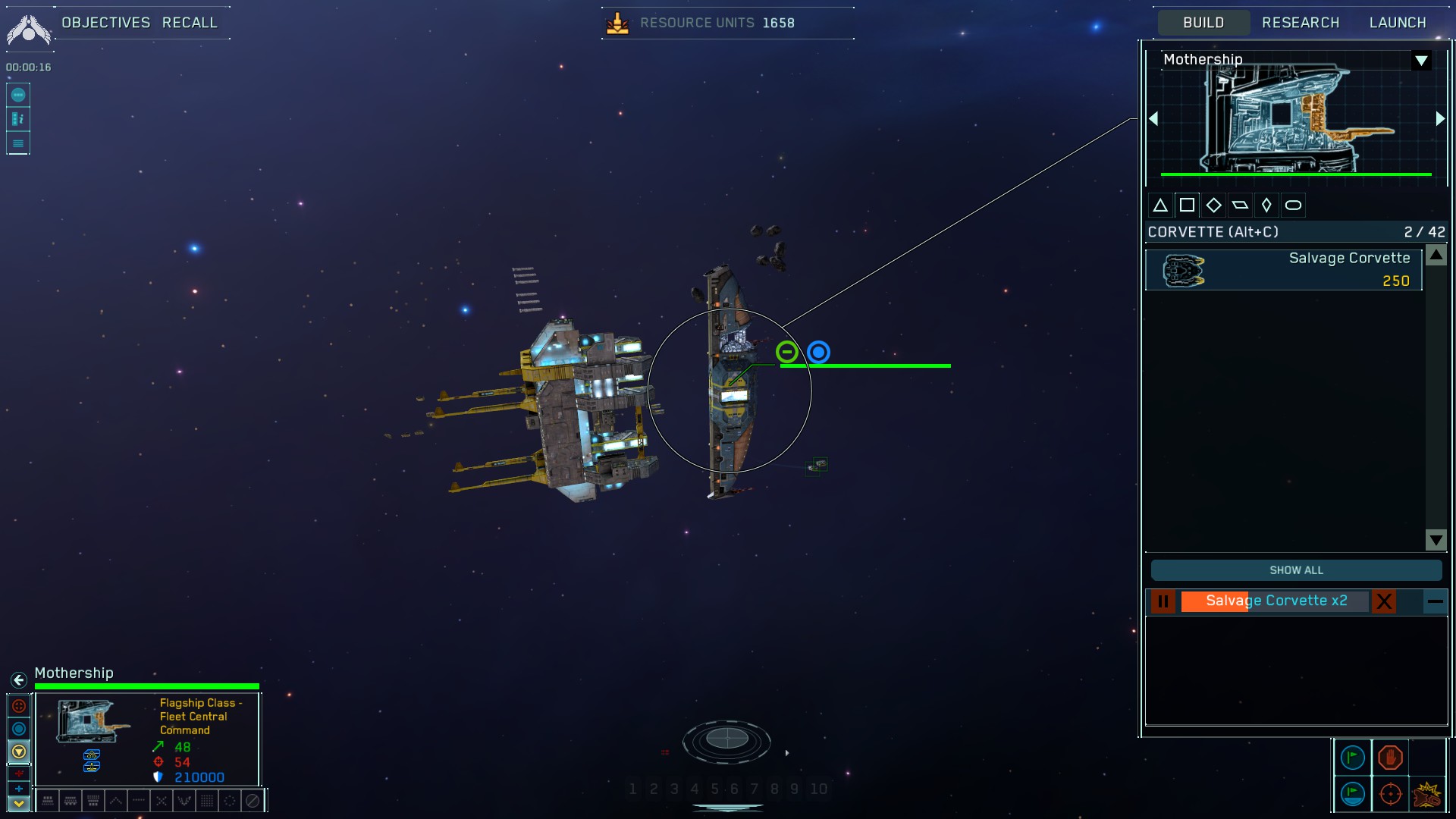Trigger the ship scuttle explosion command
This screenshot has width=1456, height=819.
pyautogui.click(x=1427, y=795)
